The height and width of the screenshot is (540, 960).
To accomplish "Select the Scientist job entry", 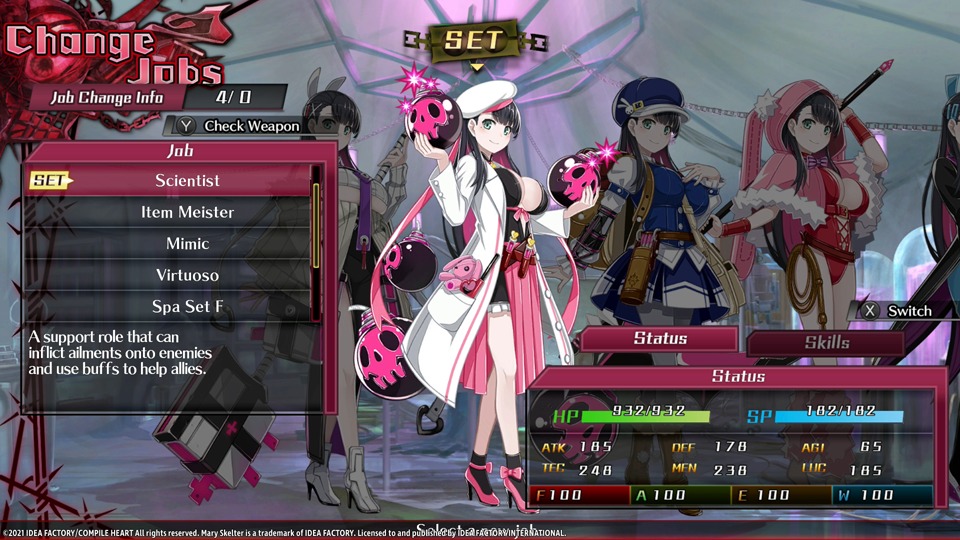I will (187, 181).
